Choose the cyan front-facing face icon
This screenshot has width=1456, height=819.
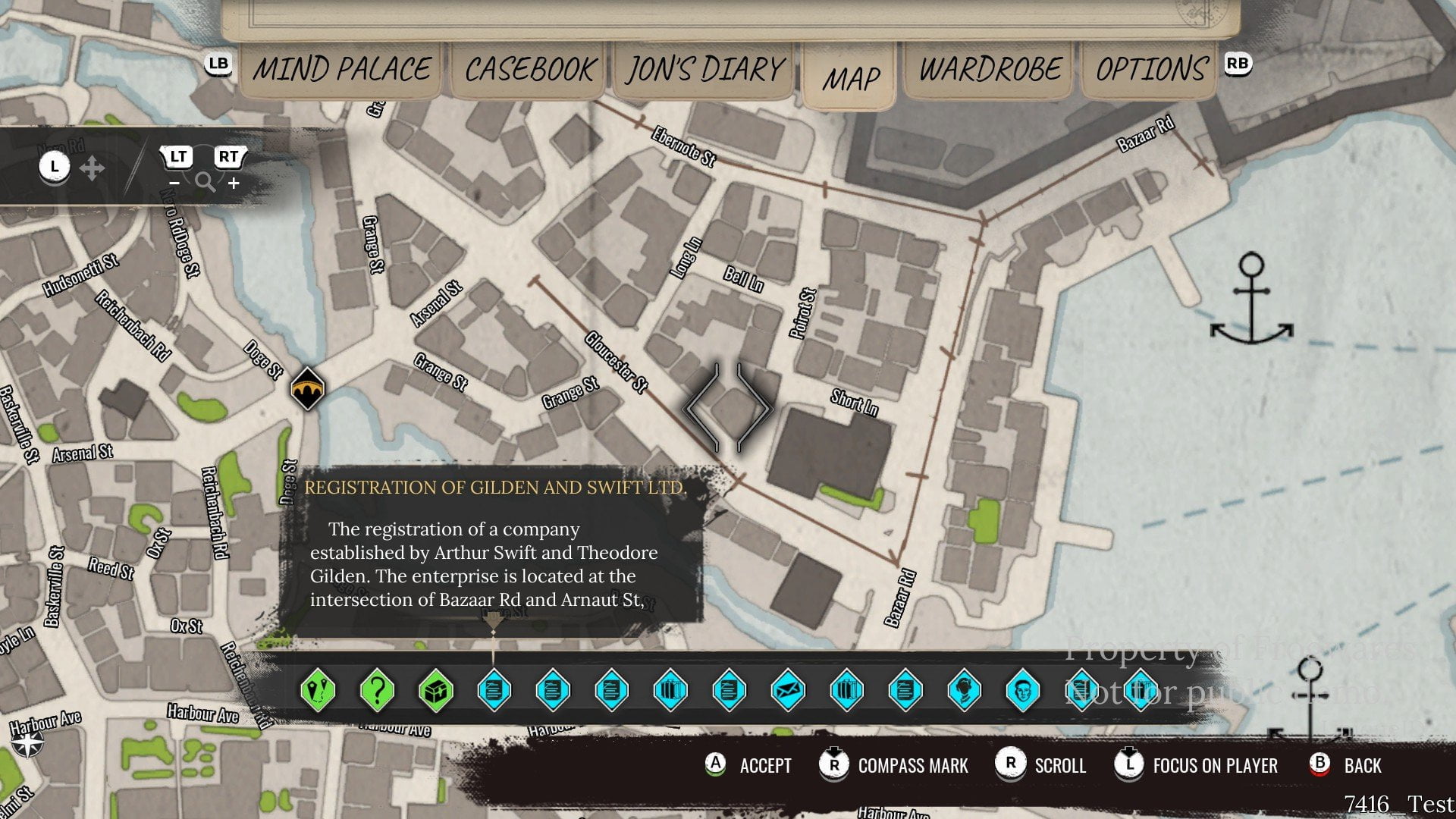click(x=1023, y=691)
